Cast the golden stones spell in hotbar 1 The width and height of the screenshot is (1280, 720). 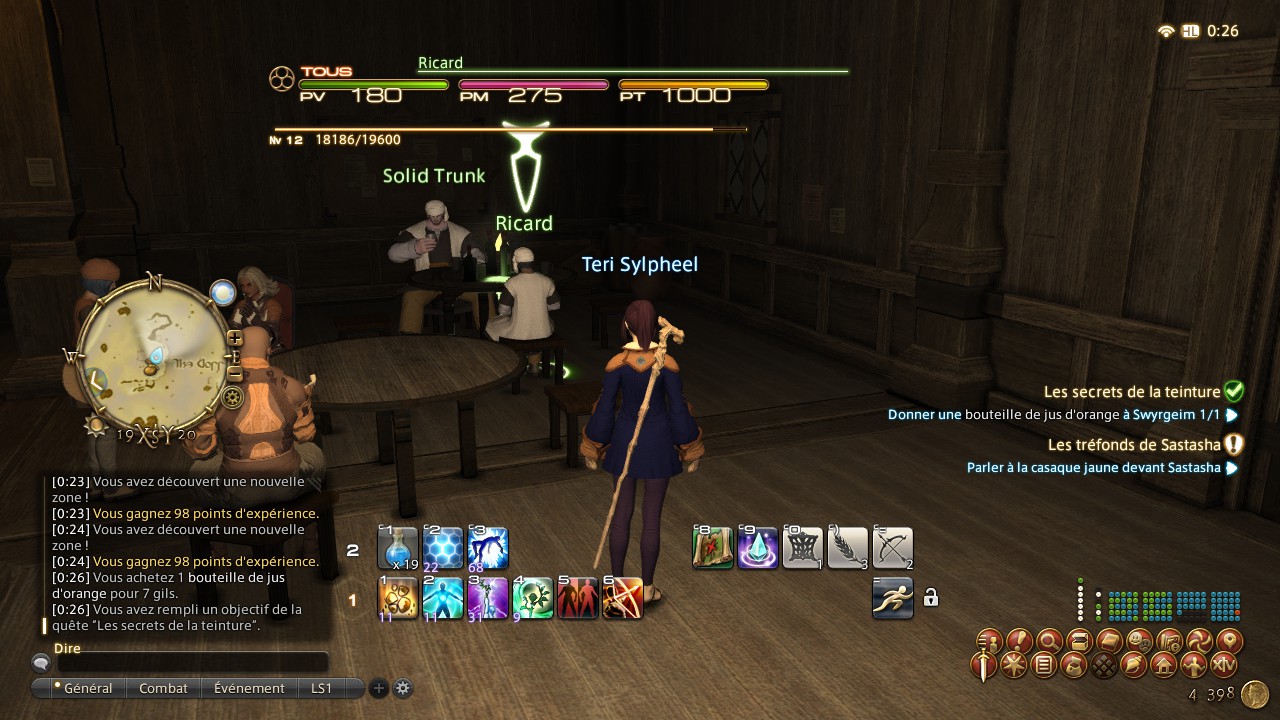[x=398, y=598]
